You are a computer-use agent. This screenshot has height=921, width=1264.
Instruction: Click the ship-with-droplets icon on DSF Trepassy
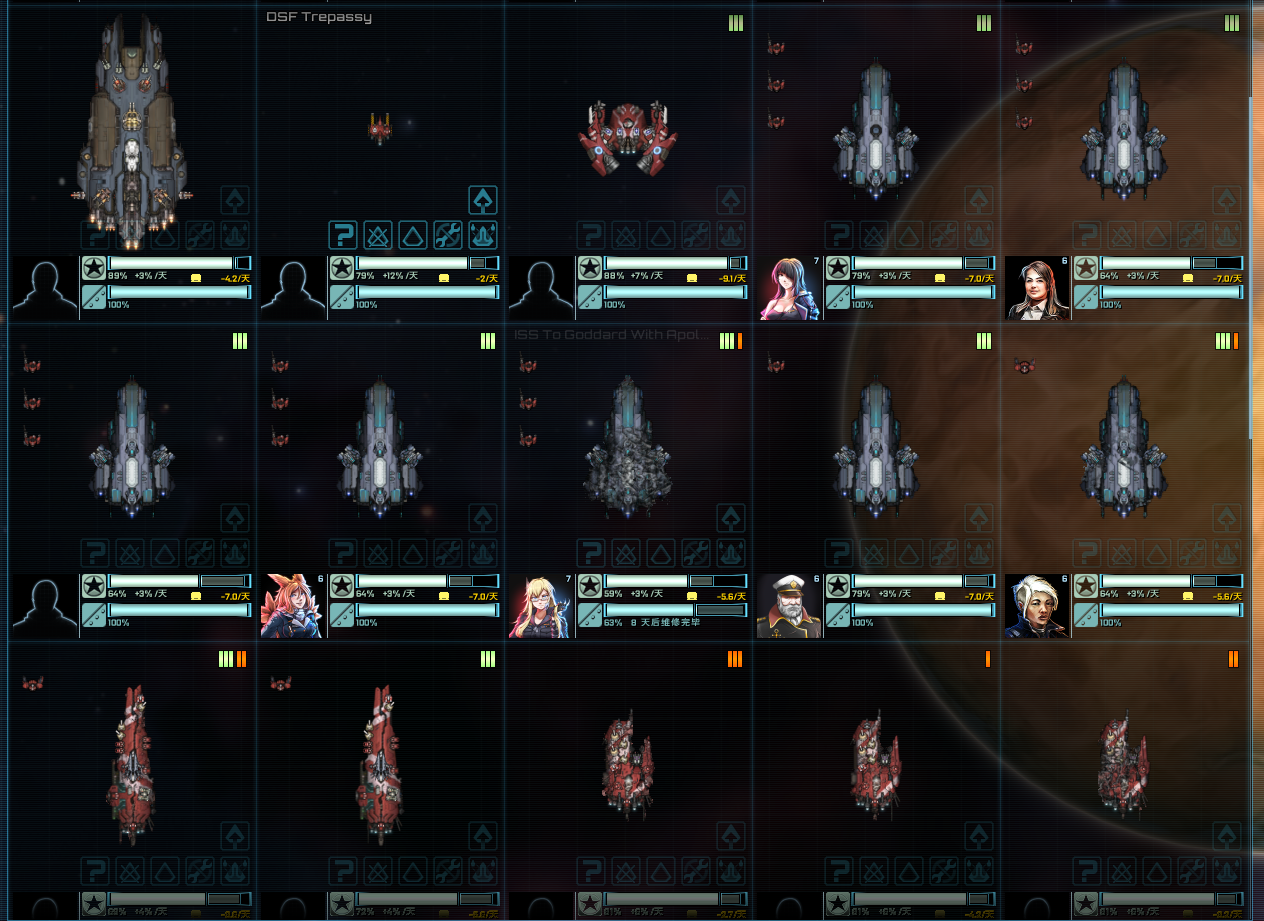(483, 236)
